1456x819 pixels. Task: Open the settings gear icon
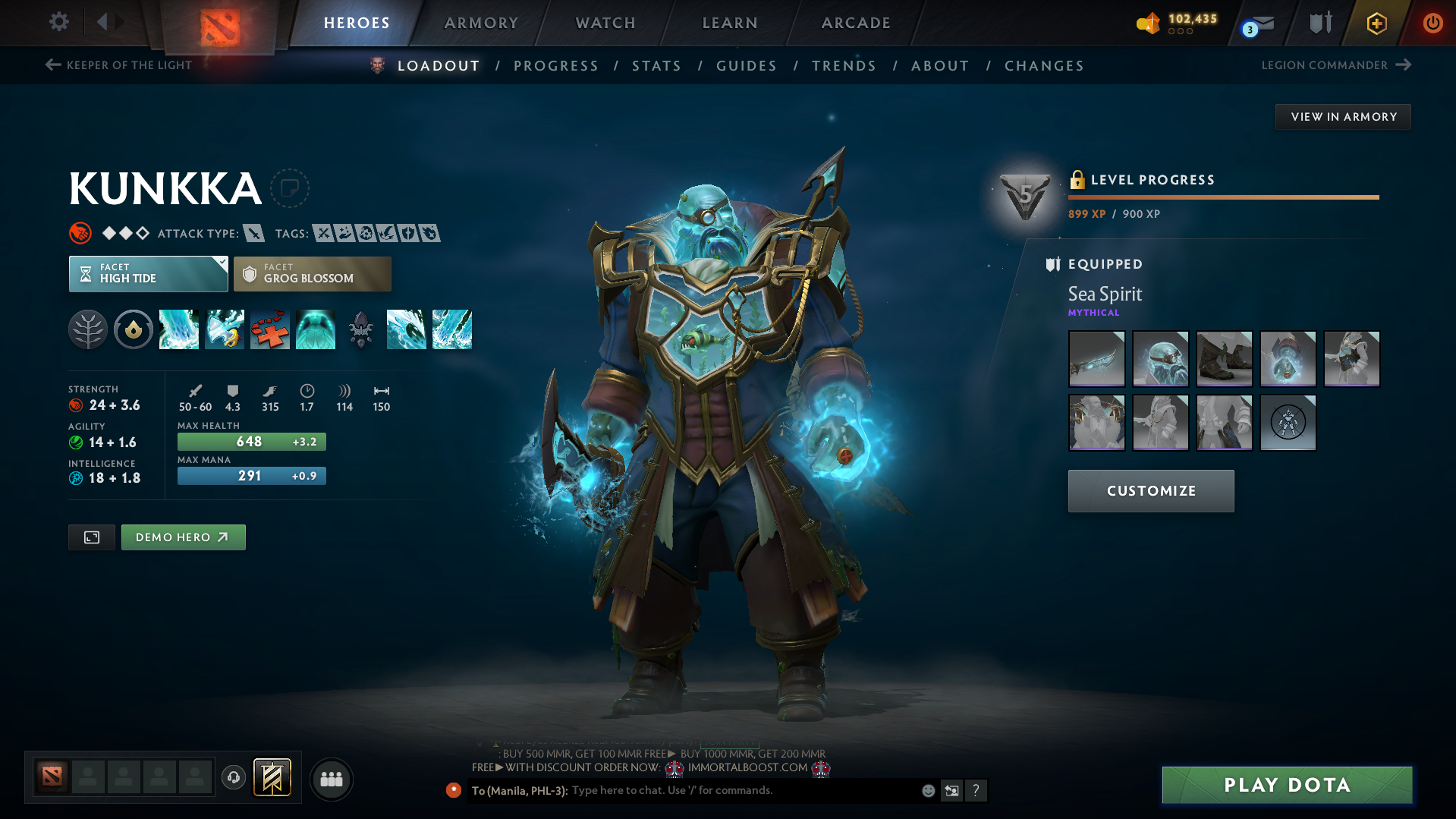pos(58,22)
